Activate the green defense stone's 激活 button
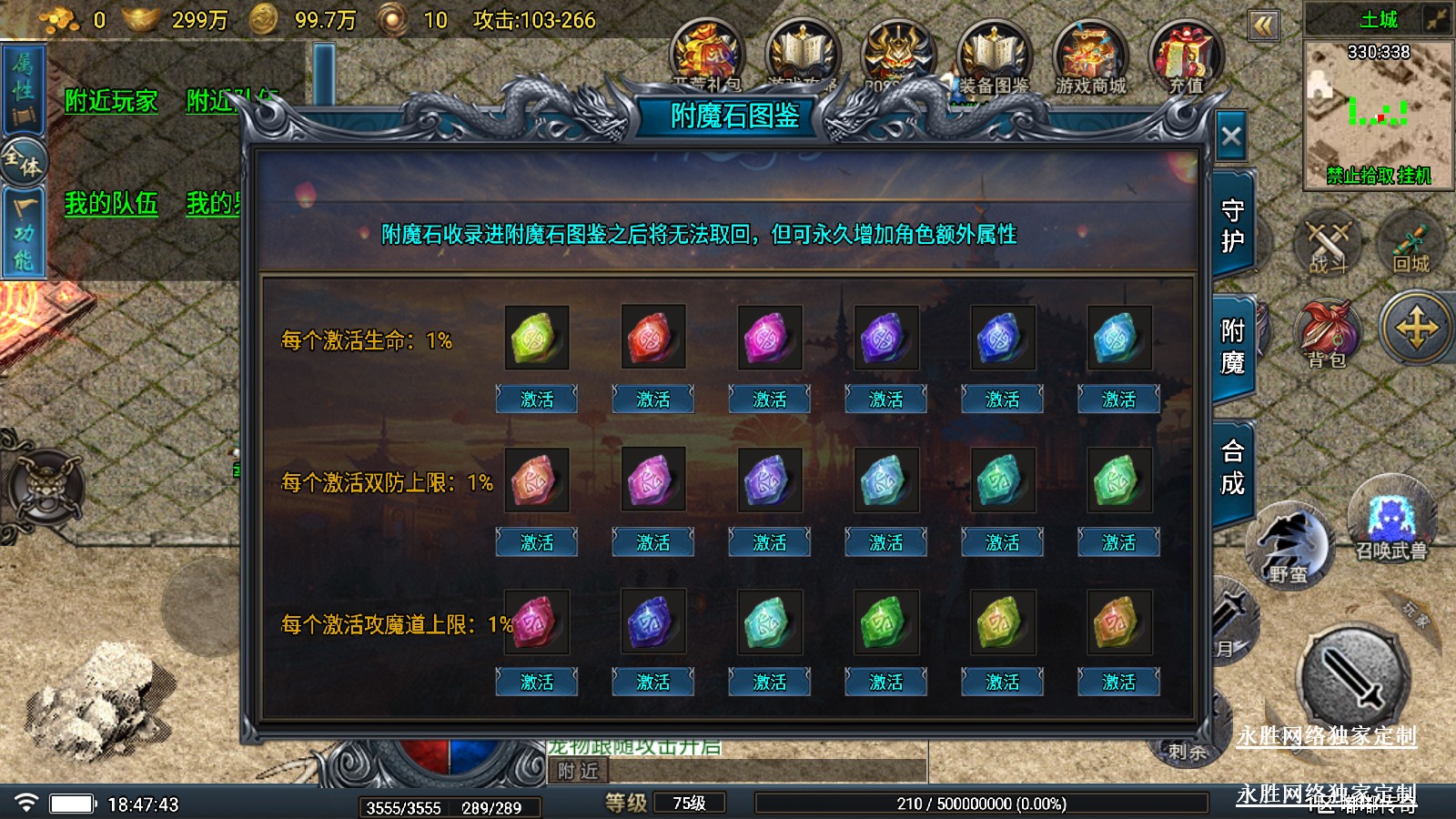1456x819 pixels. click(1118, 543)
